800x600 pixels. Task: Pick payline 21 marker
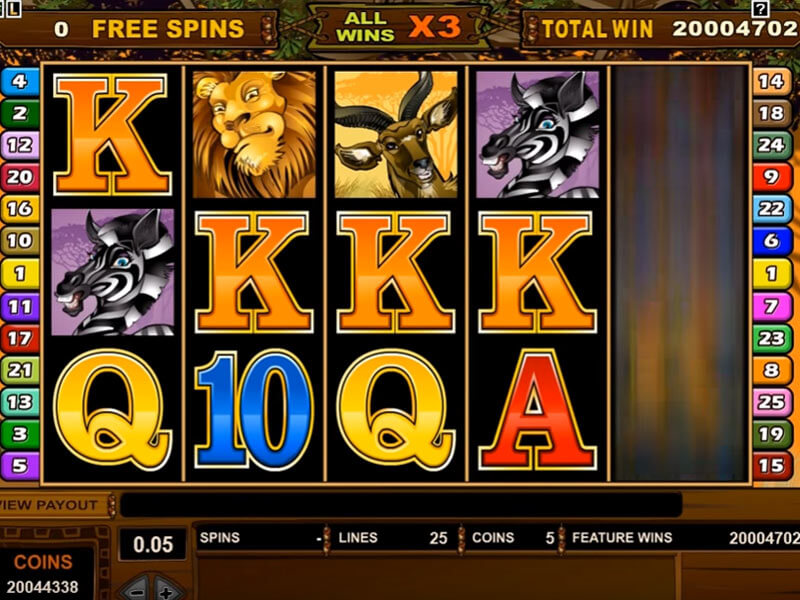click(20, 370)
